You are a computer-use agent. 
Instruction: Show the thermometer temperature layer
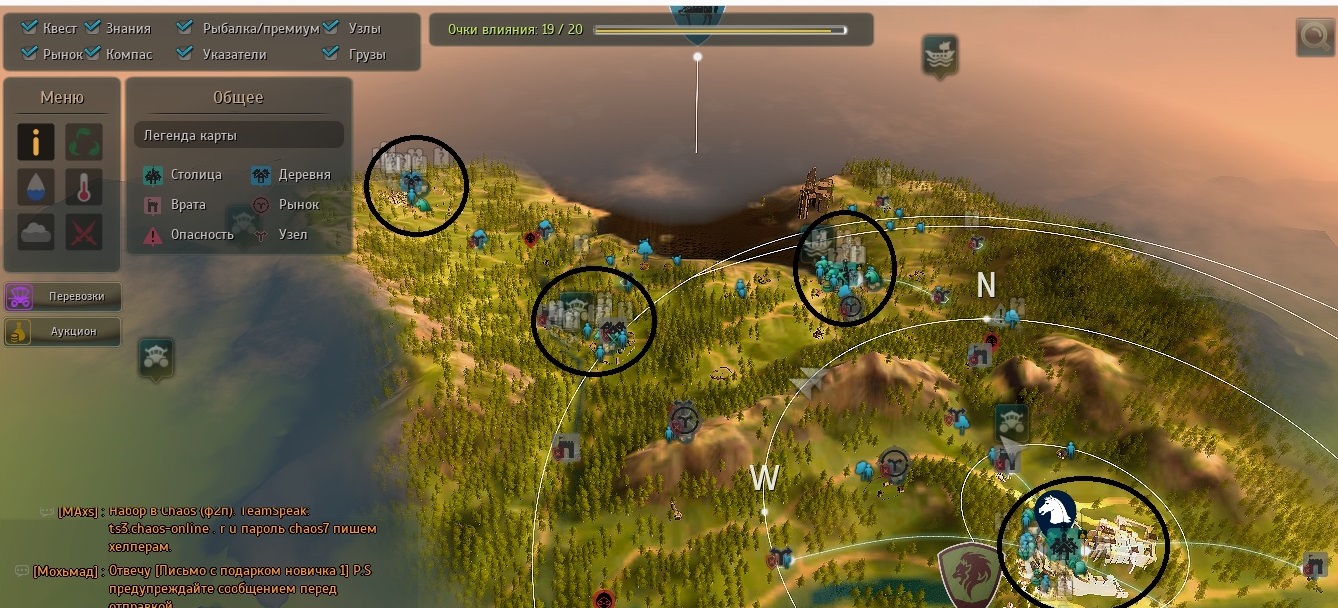84,187
